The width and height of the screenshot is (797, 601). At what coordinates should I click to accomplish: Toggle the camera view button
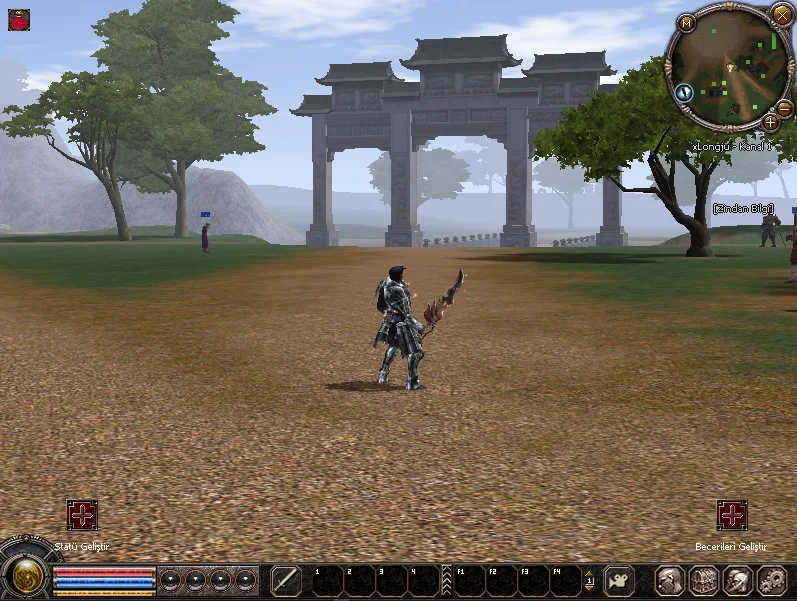[x=620, y=580]
